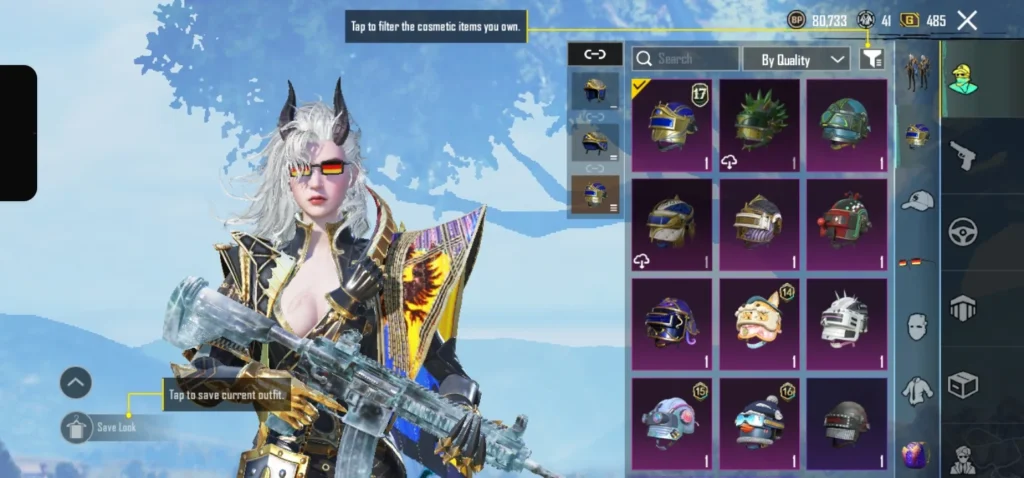Choose the white spiked punk helmet
Screen dimensions: 1024x478
click(x=847, y=324)
